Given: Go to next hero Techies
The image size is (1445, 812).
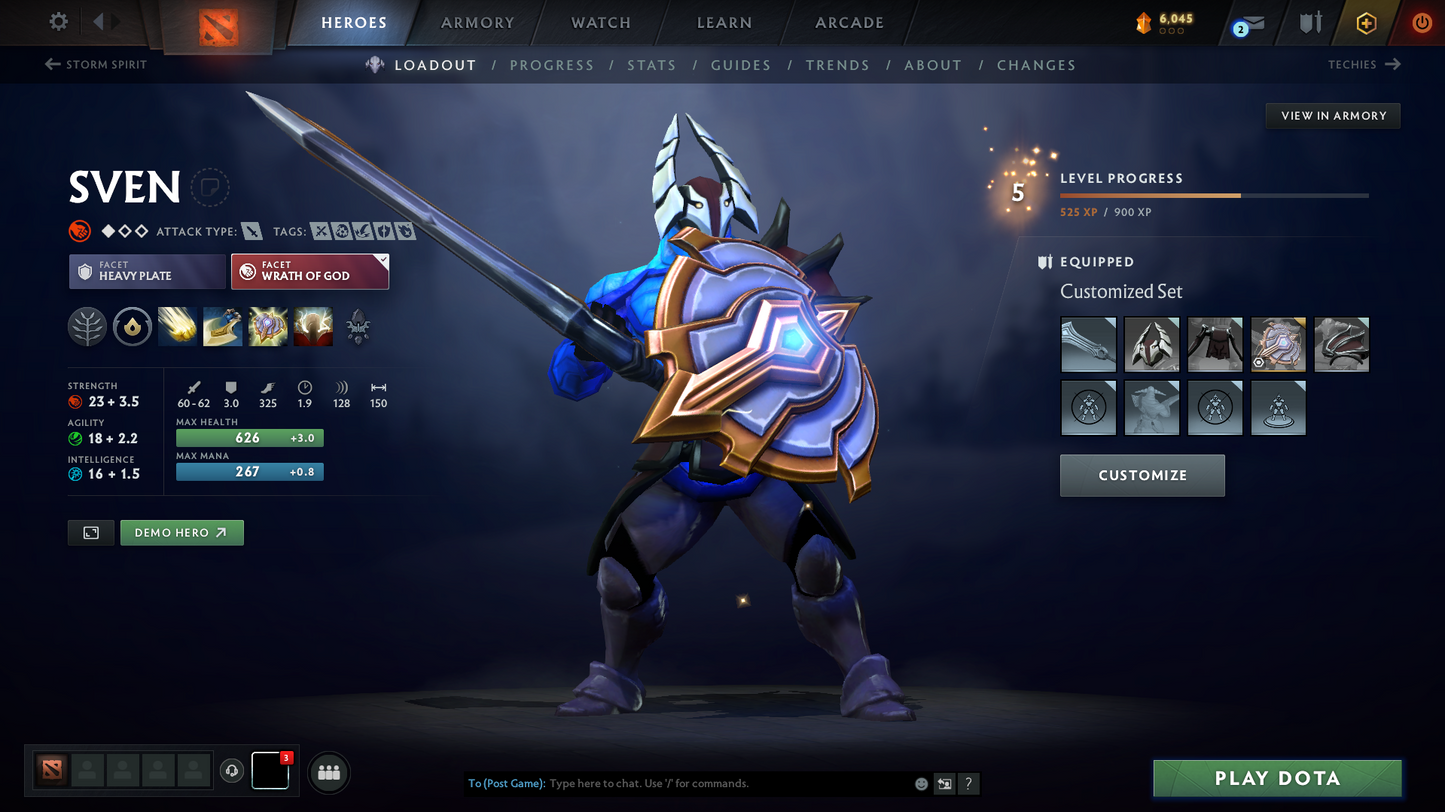Looking at the screenshot, I should (1364, 65).
